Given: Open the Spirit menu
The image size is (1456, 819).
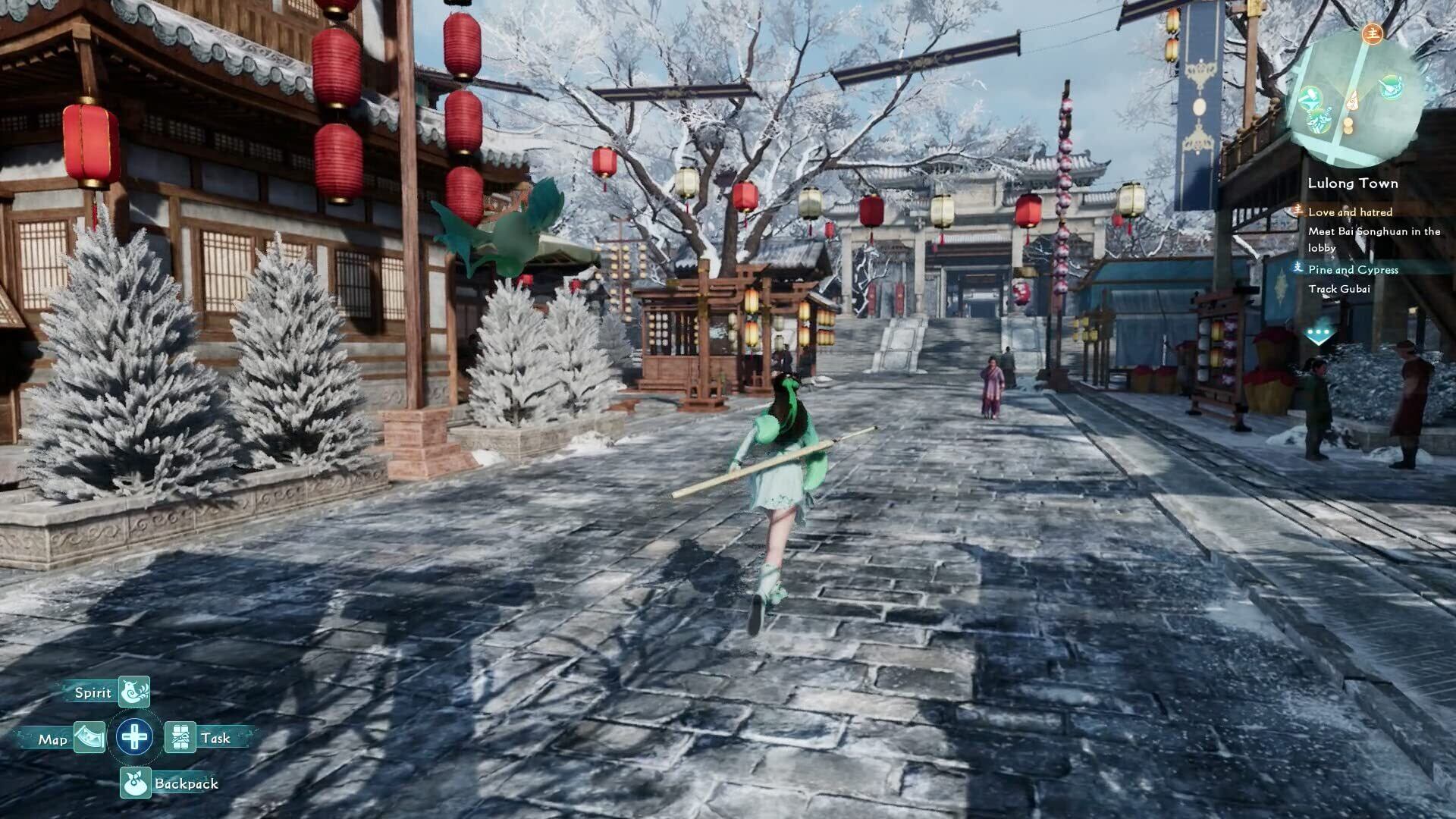Looking at the screenshot, I should [x=134, y=692].
